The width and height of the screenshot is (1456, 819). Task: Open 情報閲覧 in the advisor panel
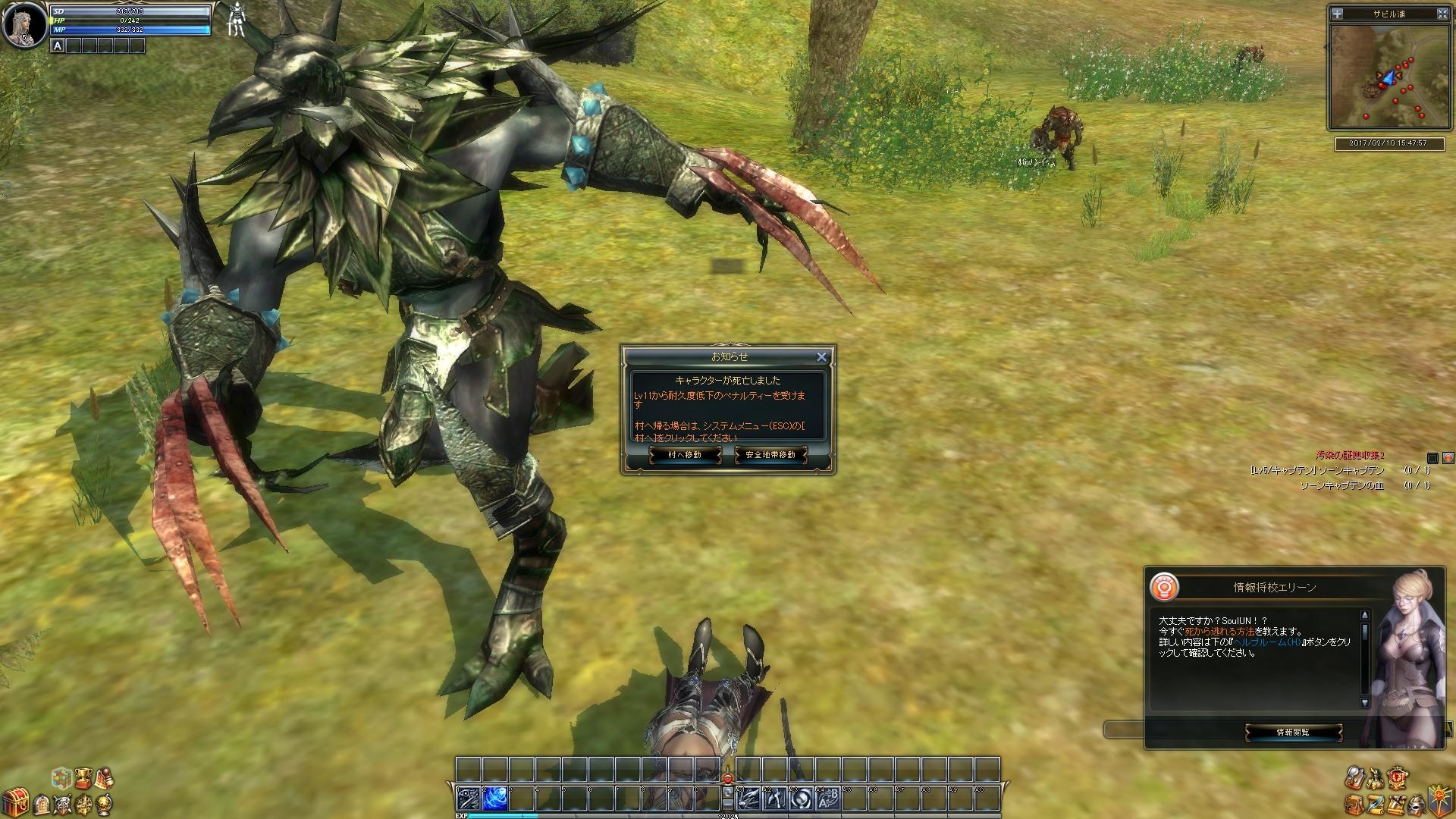pos(1293,733)
